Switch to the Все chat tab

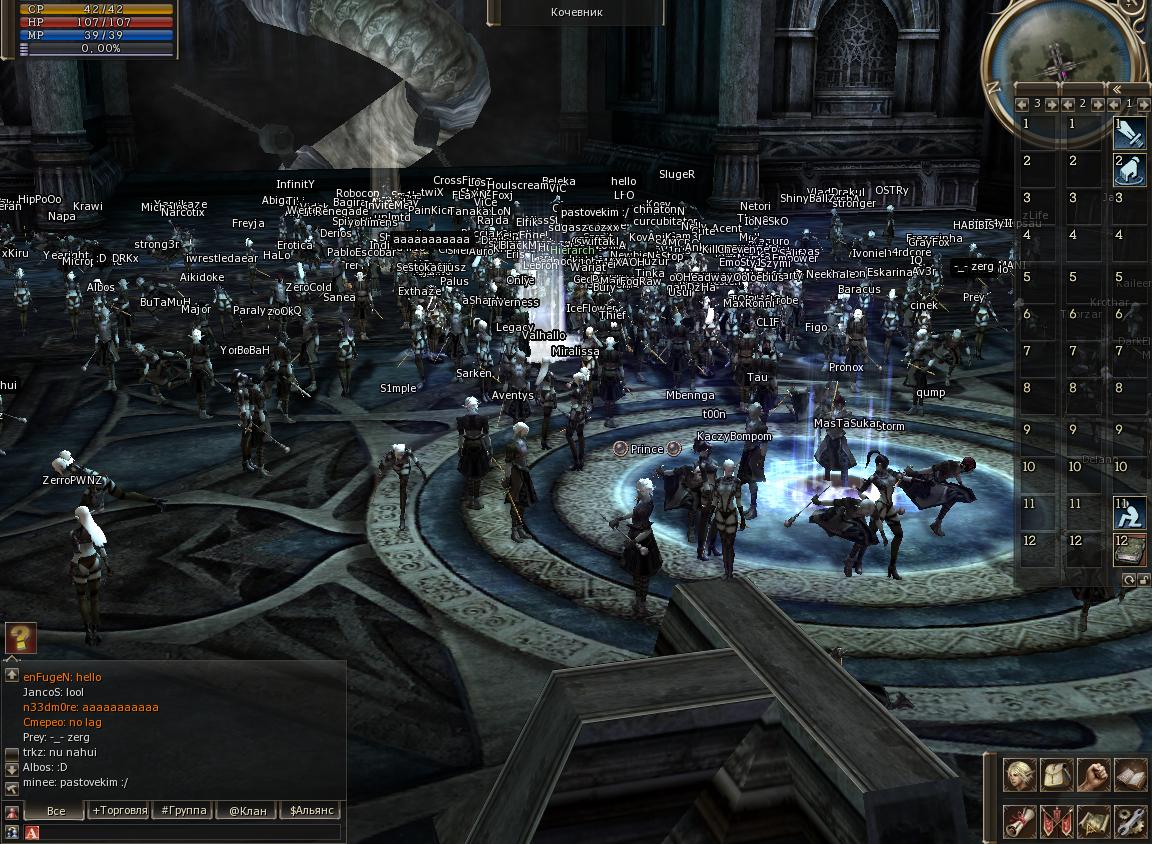pos(56,811)
